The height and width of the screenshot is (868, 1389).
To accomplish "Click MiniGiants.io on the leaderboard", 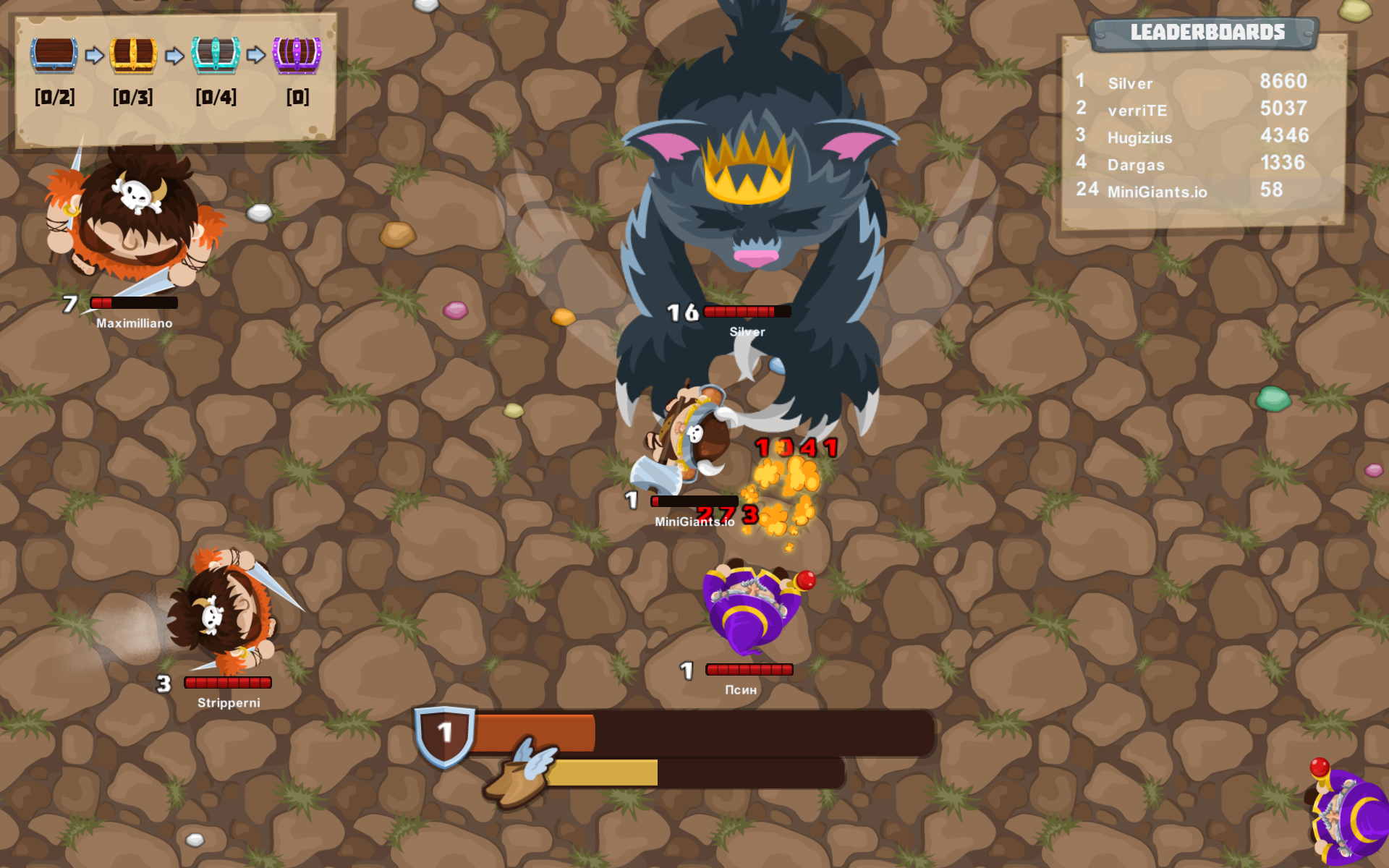I will [1157, 191].
